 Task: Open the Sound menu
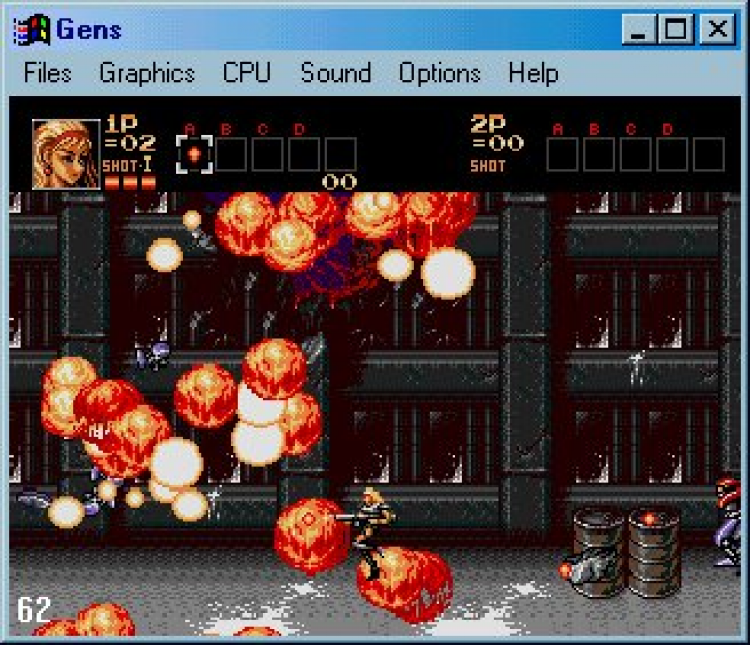336,74
